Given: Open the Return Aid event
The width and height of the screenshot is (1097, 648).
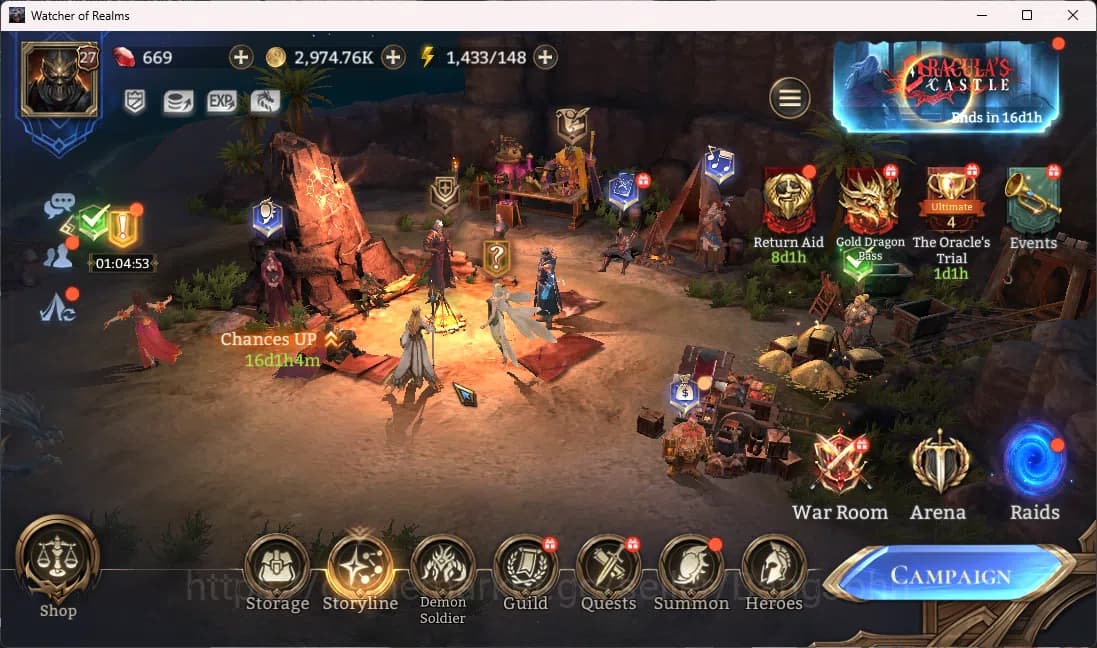Looking at the screenshot, I should coord(788,202).
